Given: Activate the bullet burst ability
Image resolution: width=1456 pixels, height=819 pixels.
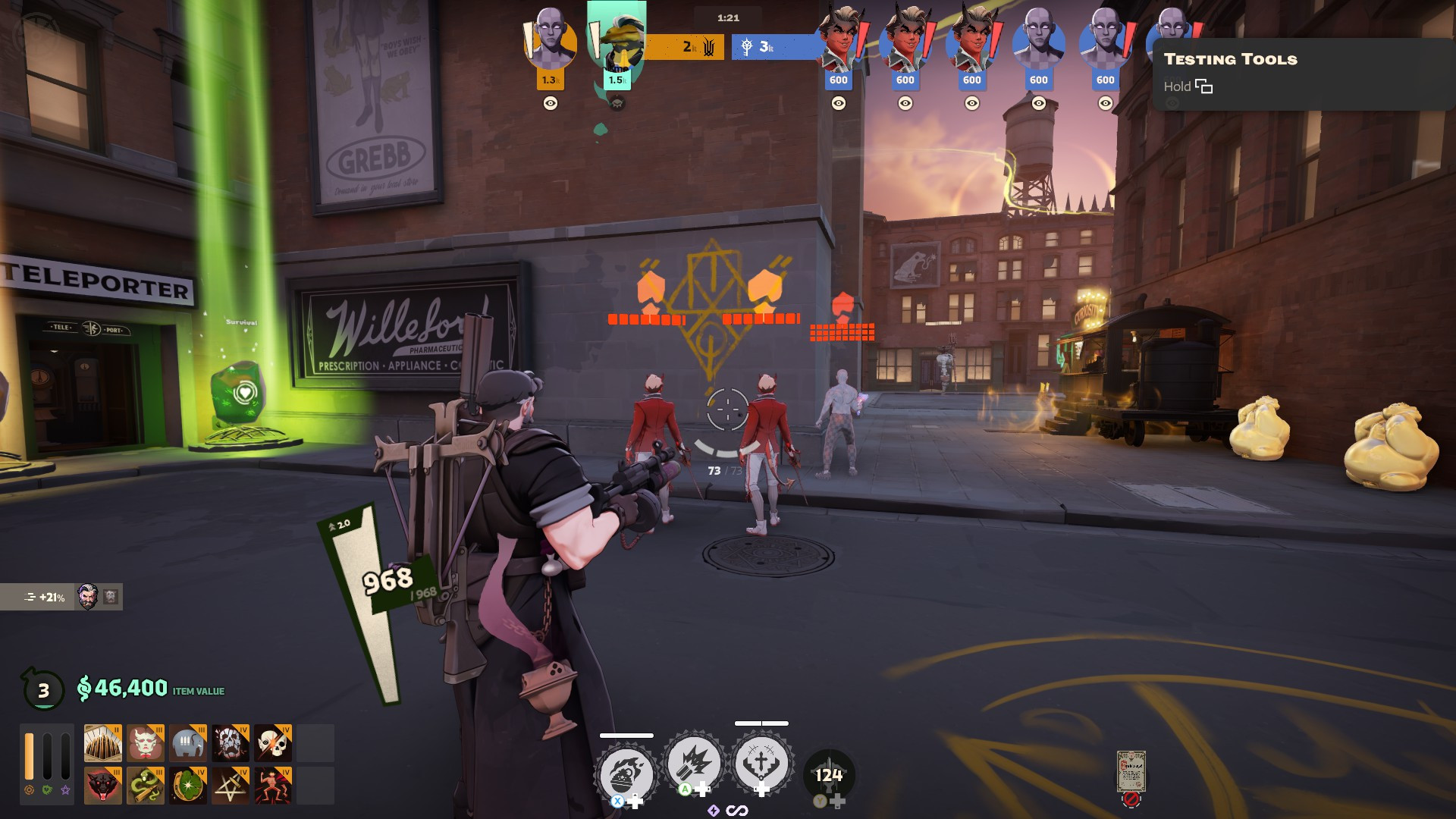Looking at the screenshot, I should pyautogui.click(x=693, y=764).
